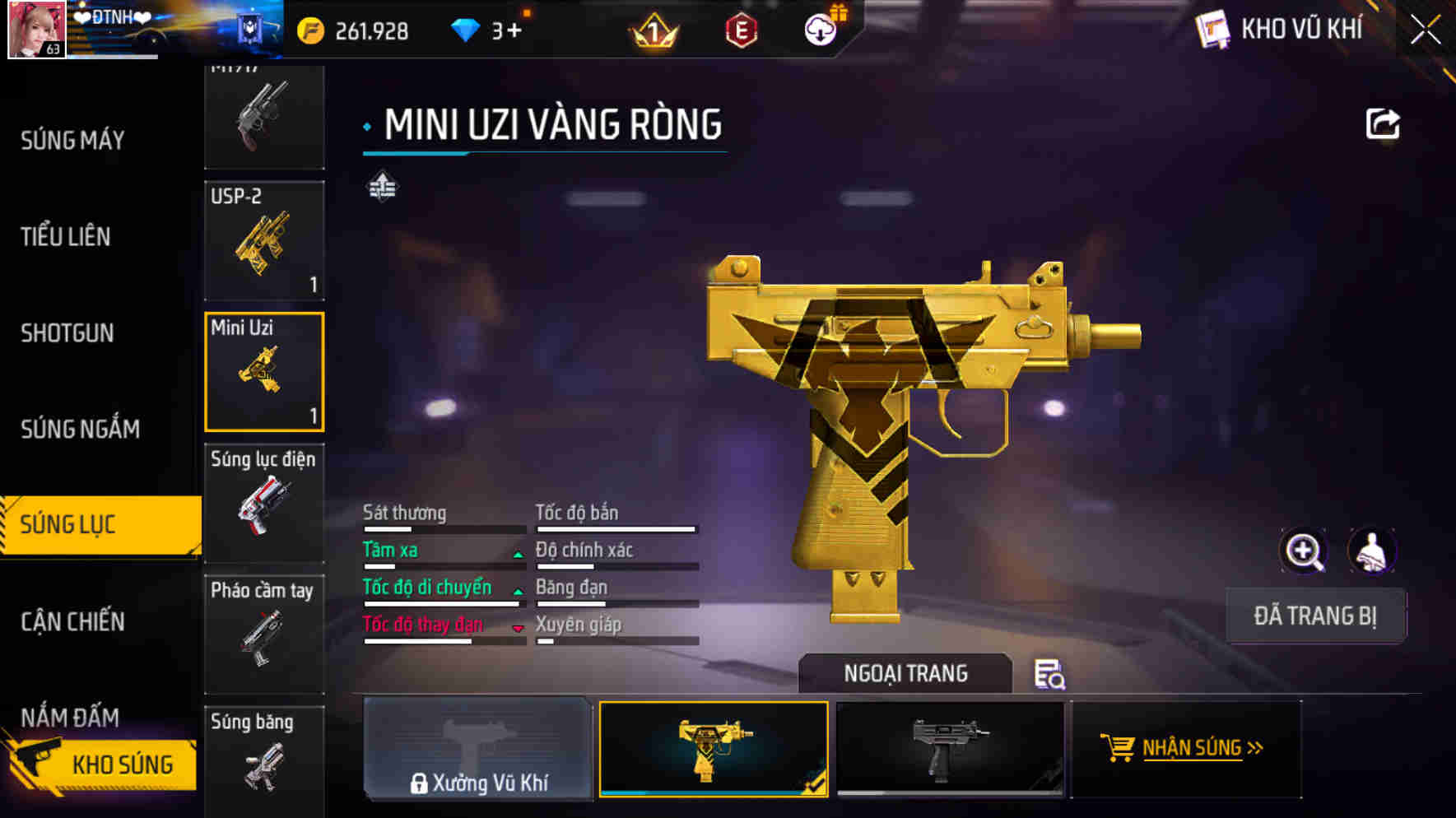Select the Súng băng weapon slot
This screenshot has width=1456, height=818.
pyautogui.click(x=264, y=761)
